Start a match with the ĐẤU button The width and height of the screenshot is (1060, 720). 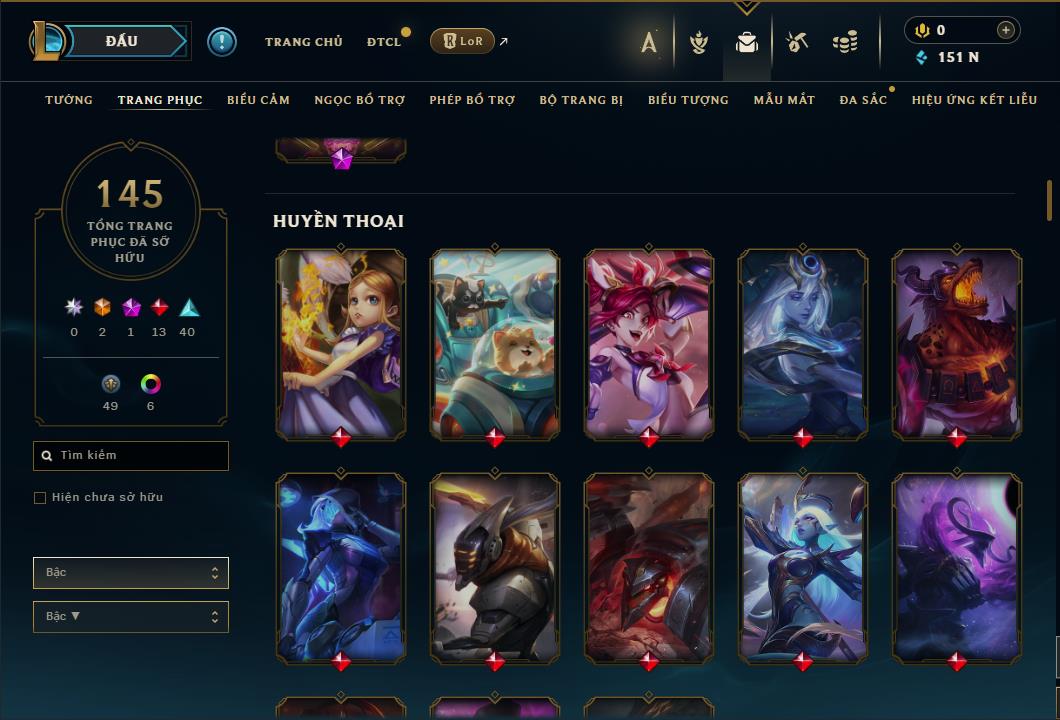tap(121, 41)
